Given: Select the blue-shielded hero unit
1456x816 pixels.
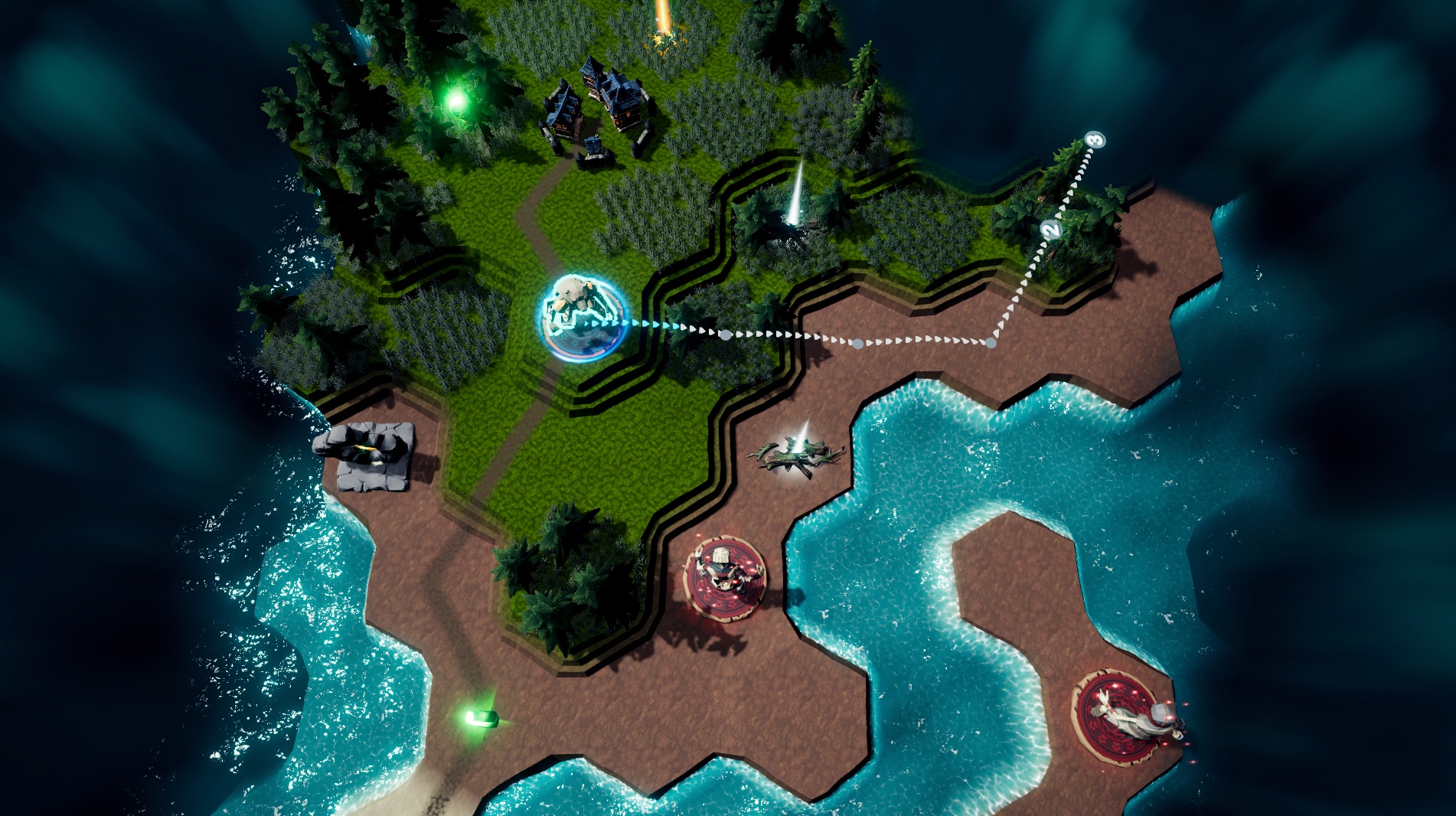Looking at the screenshot, I should click(582, 318).
